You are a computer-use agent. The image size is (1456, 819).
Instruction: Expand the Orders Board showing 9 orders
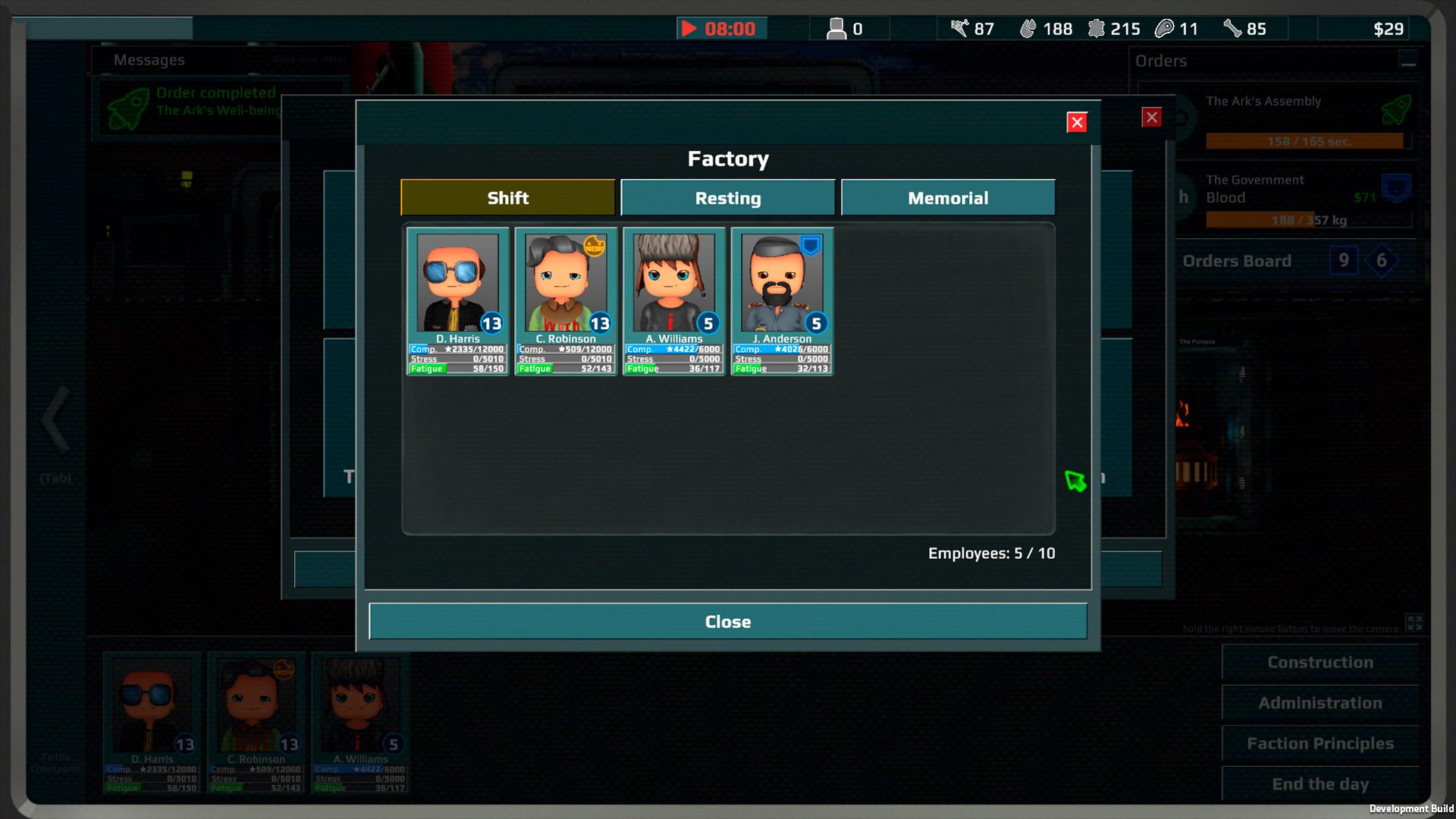(1343, 260)
